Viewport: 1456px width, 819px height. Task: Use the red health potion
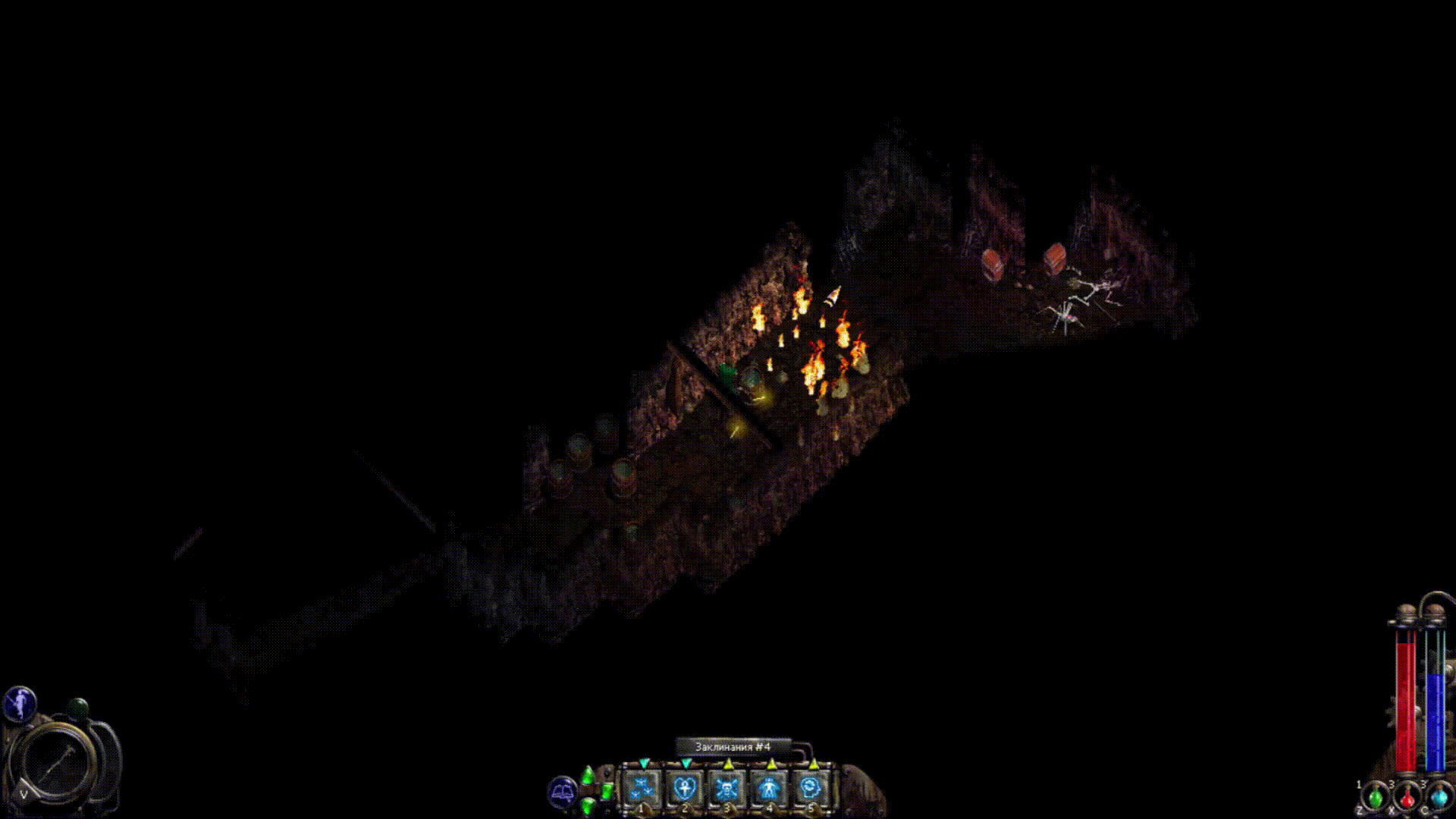(1407, 798)
